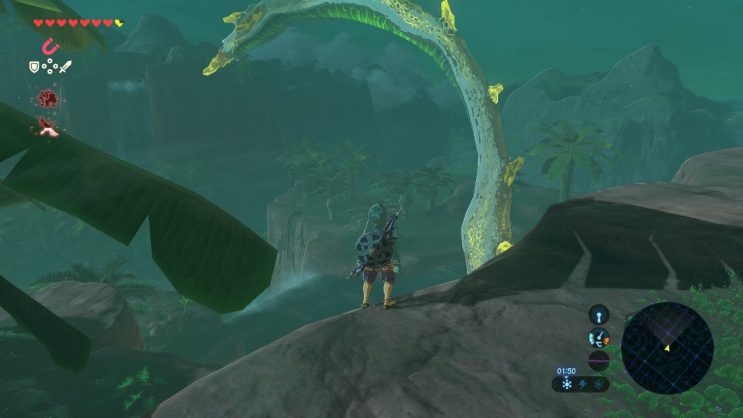Click the shield equipment icon
The image size is (743, 418).
click(x=33, y=68)
